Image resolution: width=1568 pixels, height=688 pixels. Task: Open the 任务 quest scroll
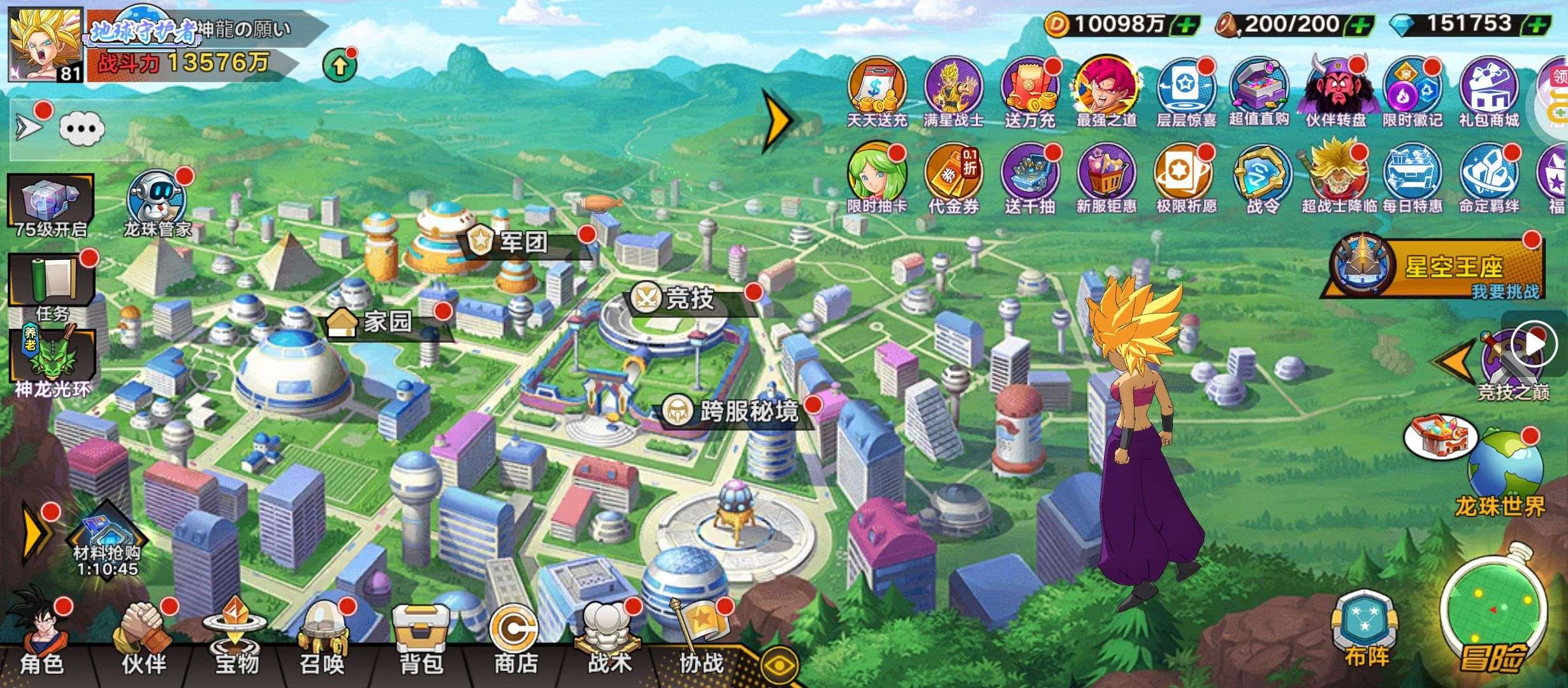52,287
